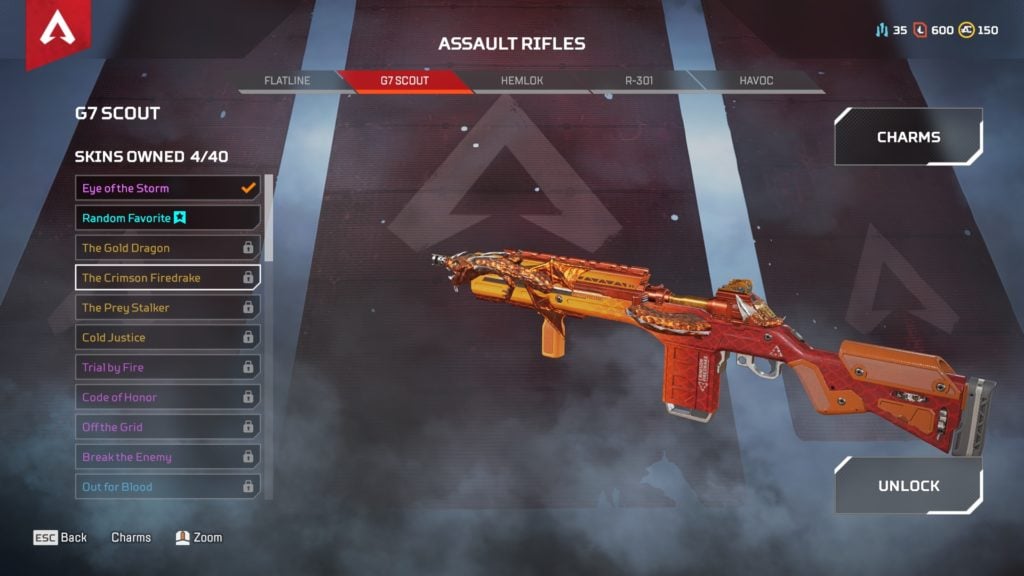Choose the Off the Grid skin
This screenshot has width=1024, height=576.
[167, 427]
